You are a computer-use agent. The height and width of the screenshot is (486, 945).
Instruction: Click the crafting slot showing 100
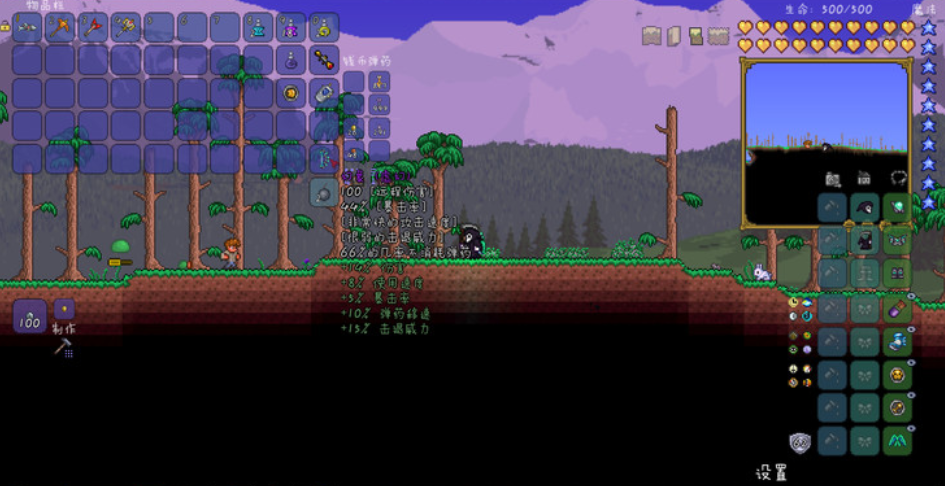[x=30, y=317]
